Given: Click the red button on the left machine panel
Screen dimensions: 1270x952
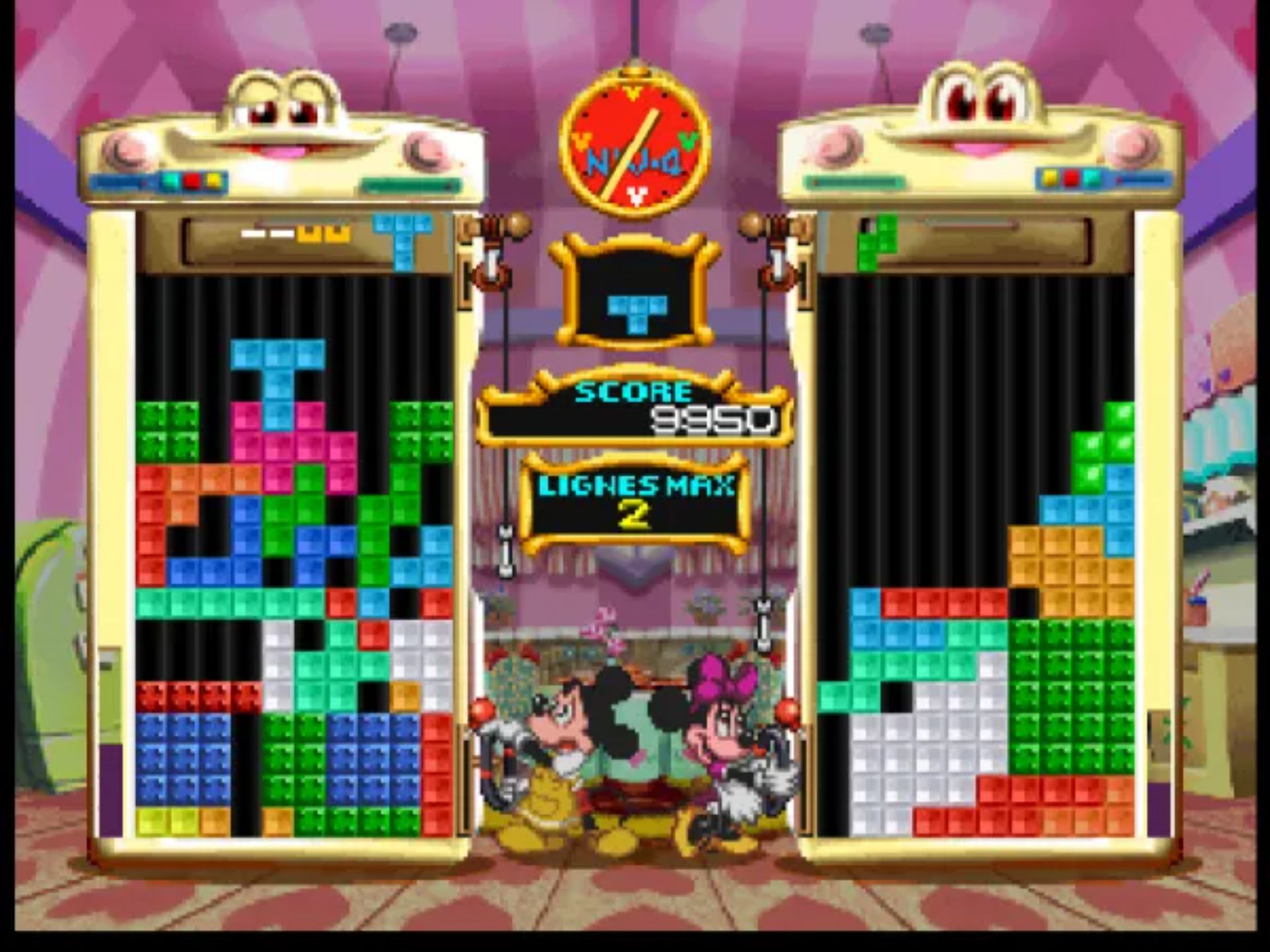Looking at the screenshot, I should coord(192,180).
